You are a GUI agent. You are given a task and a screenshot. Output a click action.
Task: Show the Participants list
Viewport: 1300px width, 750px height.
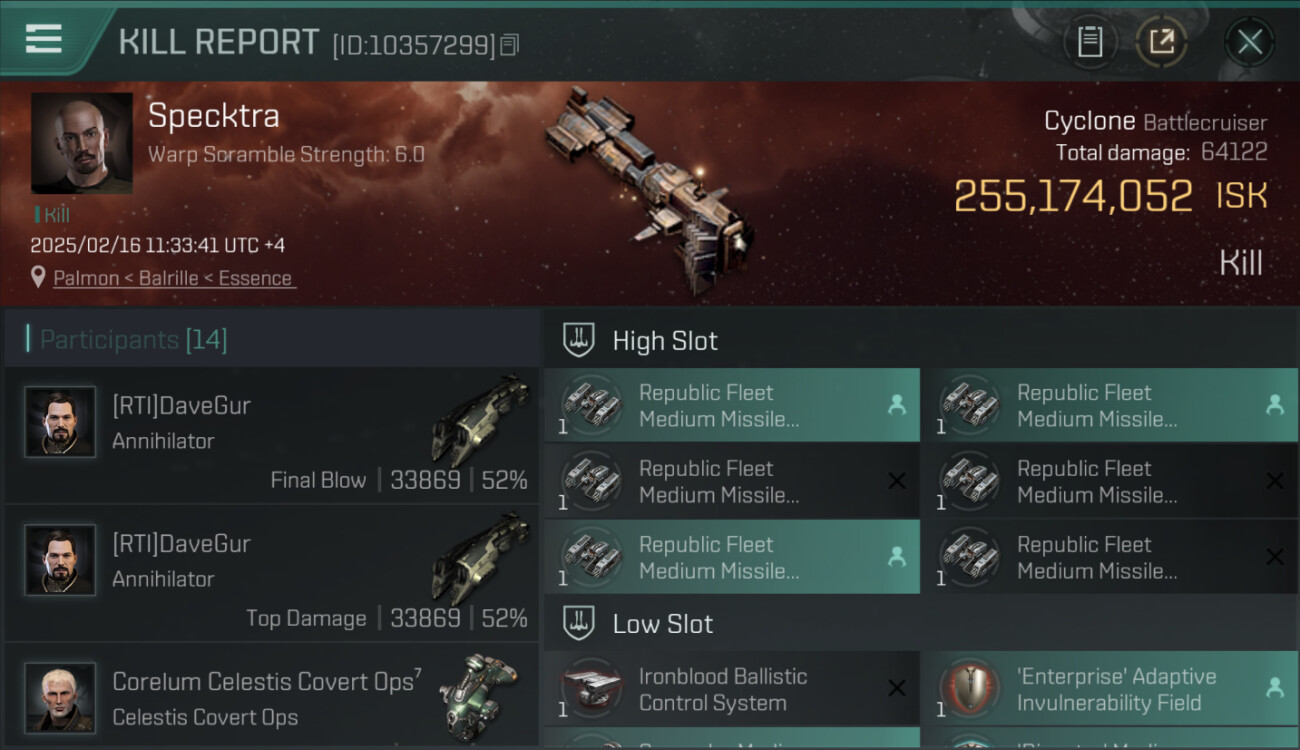(134, 340)
